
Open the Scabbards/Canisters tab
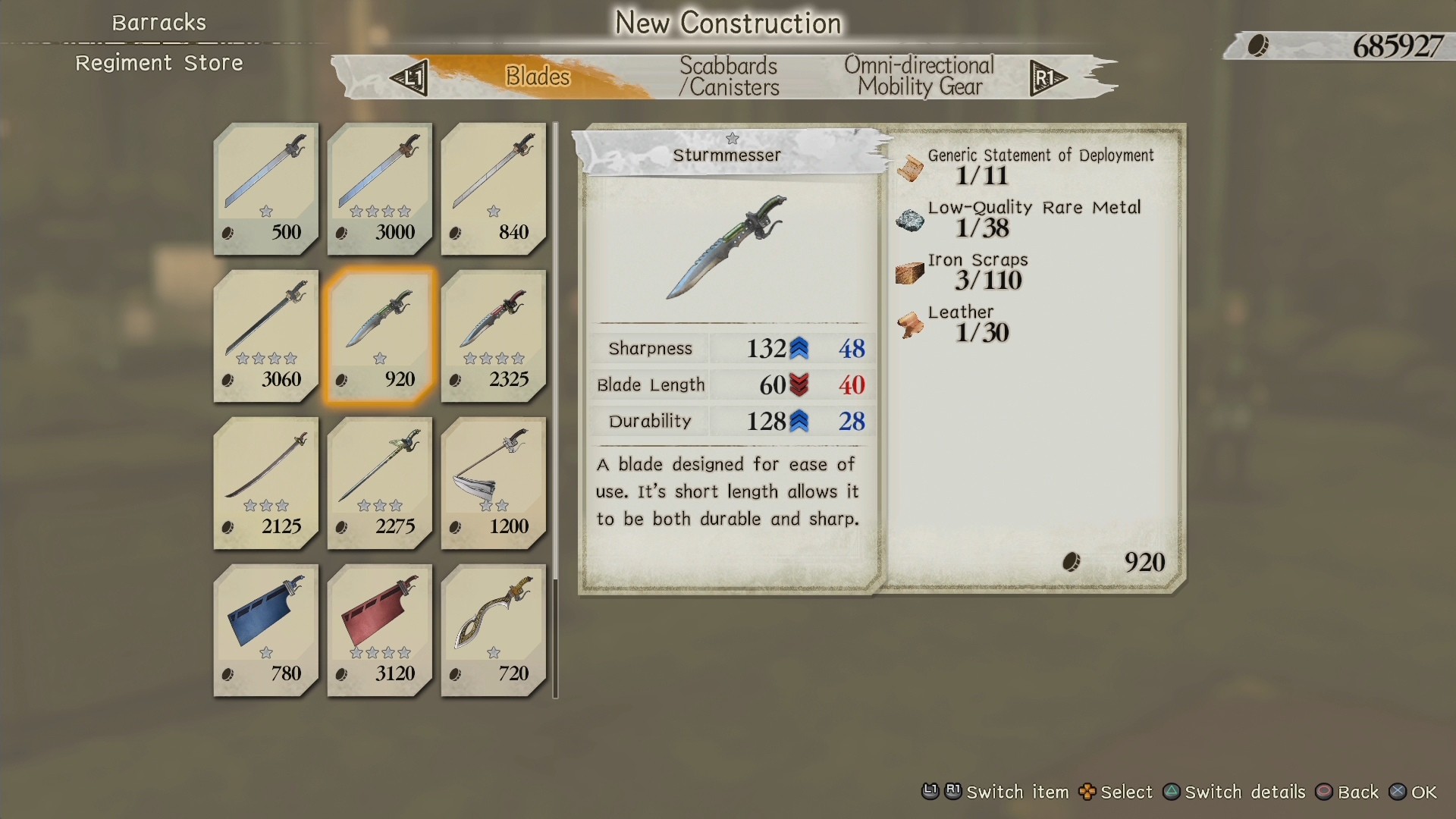point(729,77)
